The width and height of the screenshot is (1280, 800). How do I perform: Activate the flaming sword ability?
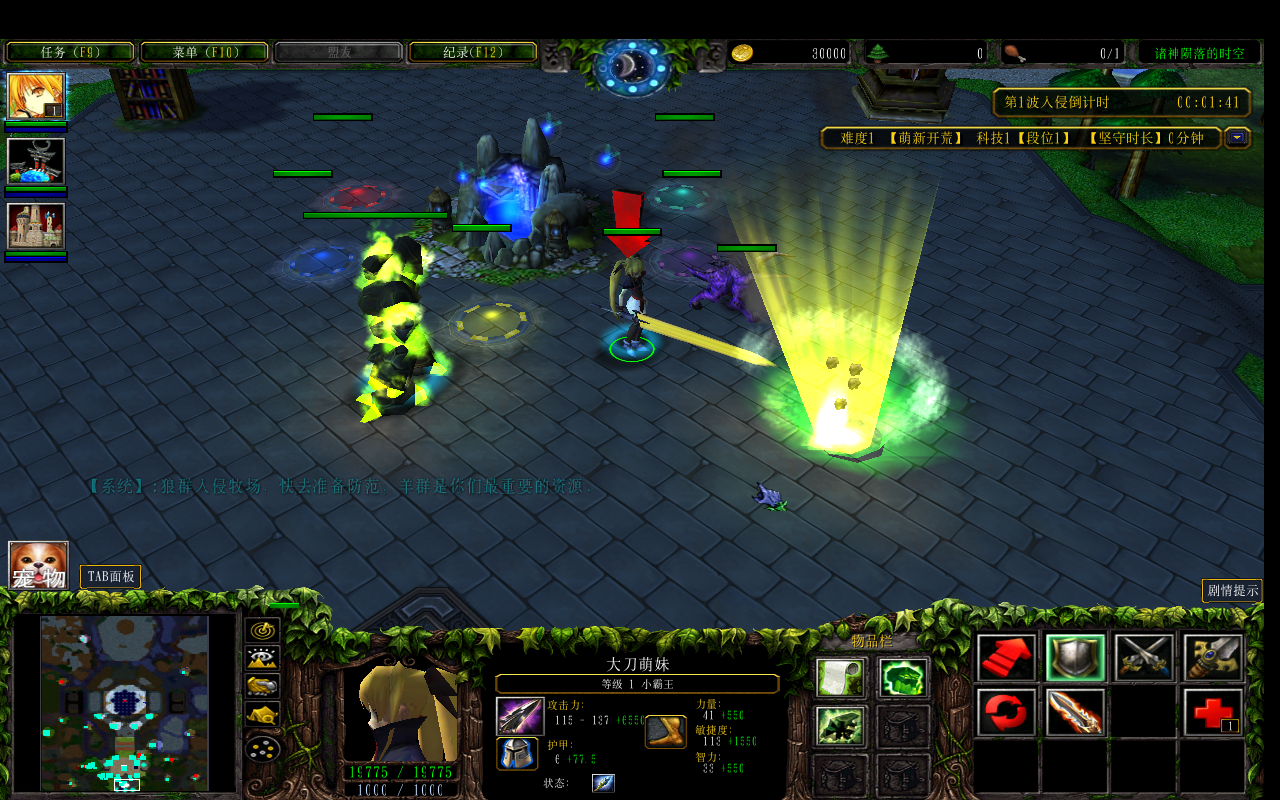tap(1075, 713)
